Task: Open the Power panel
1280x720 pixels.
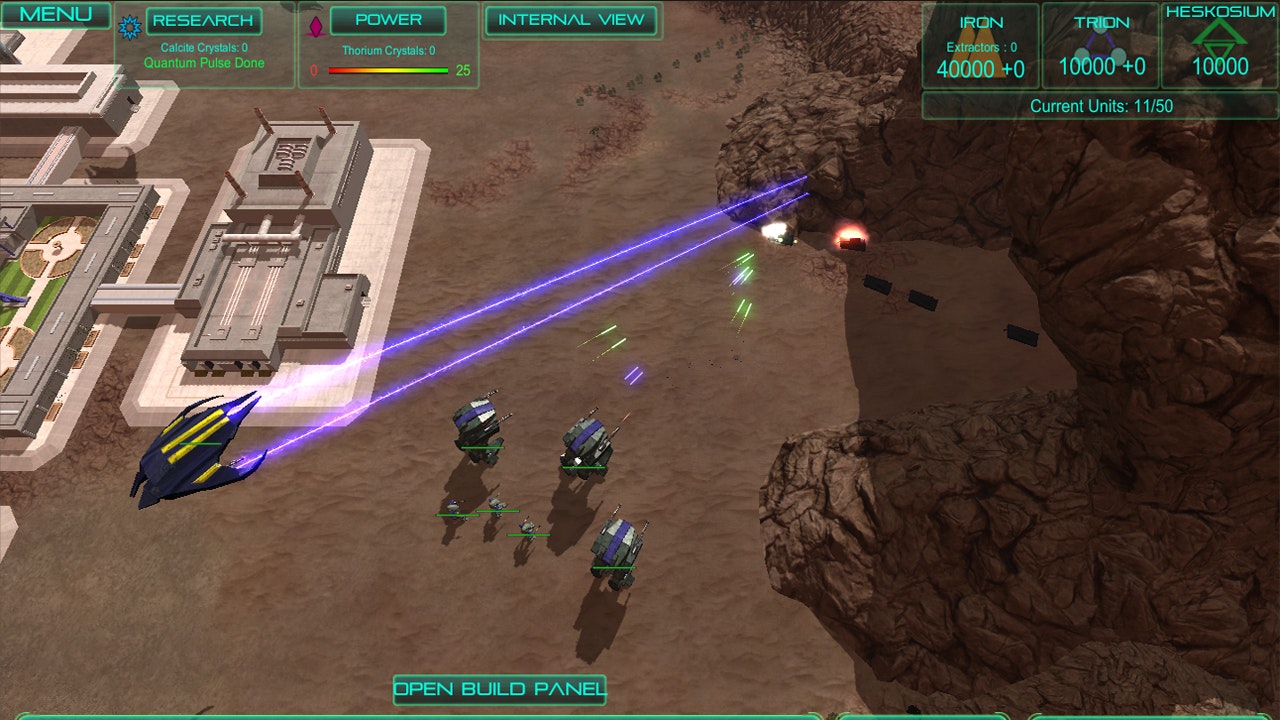Action: coord(389,20)
